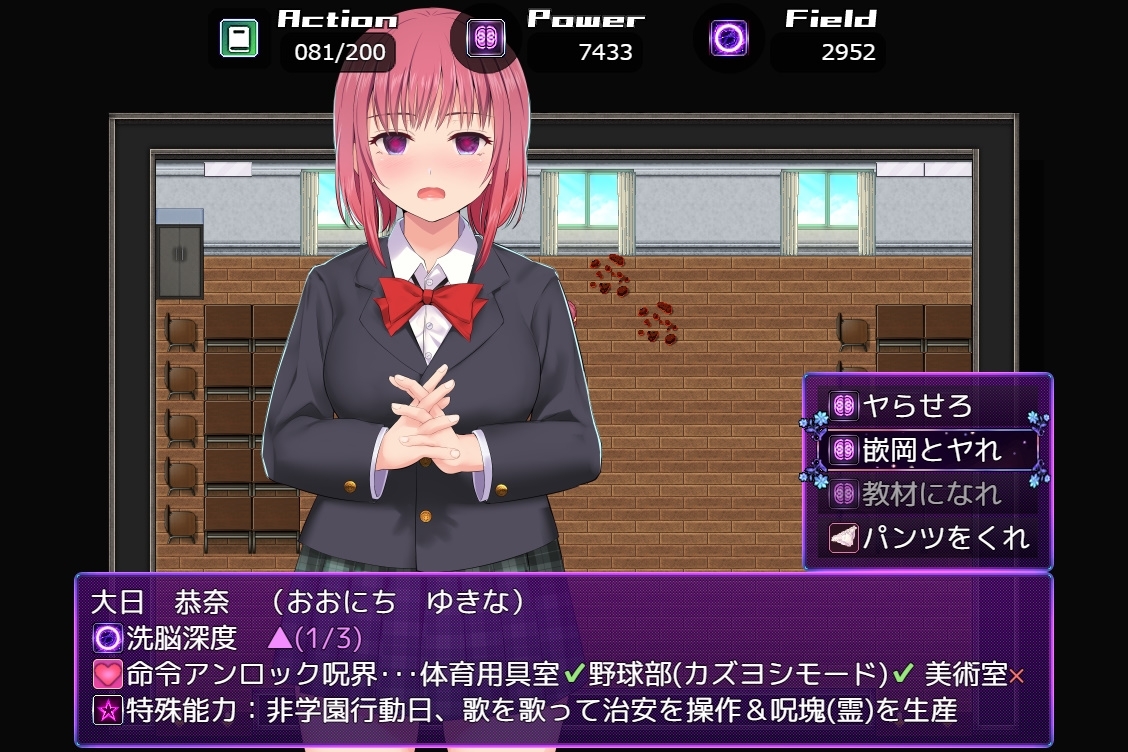Image resolution: width=1128 pixels, height=752 pixels.
Task: Choose the パンツをくれ menu entry
Action: (x=930, y=538)
